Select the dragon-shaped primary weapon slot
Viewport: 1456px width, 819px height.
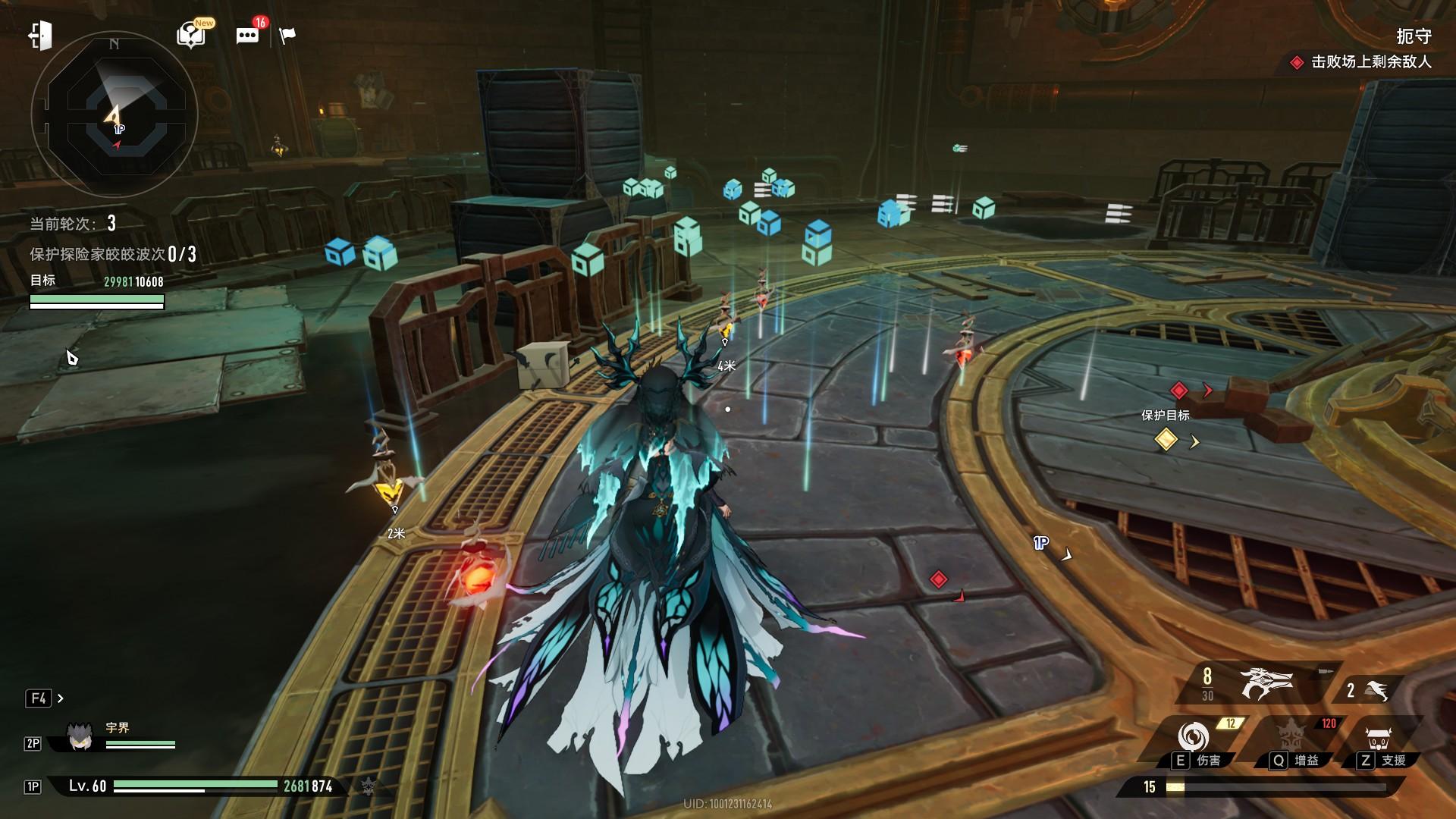1265,683
